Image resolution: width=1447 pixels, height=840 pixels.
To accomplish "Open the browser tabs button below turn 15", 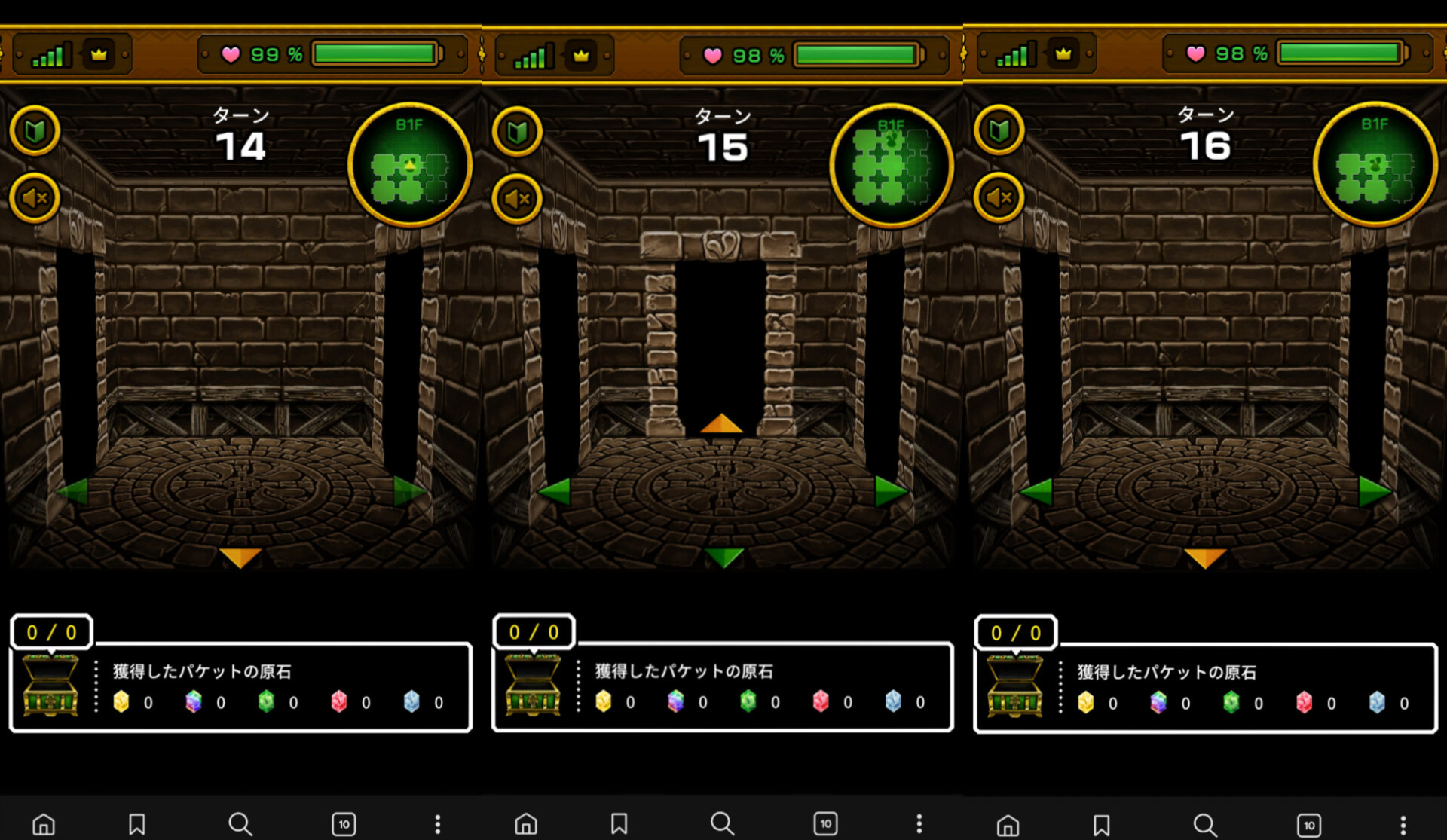I will pyautogui.click(x=825, y=823).
